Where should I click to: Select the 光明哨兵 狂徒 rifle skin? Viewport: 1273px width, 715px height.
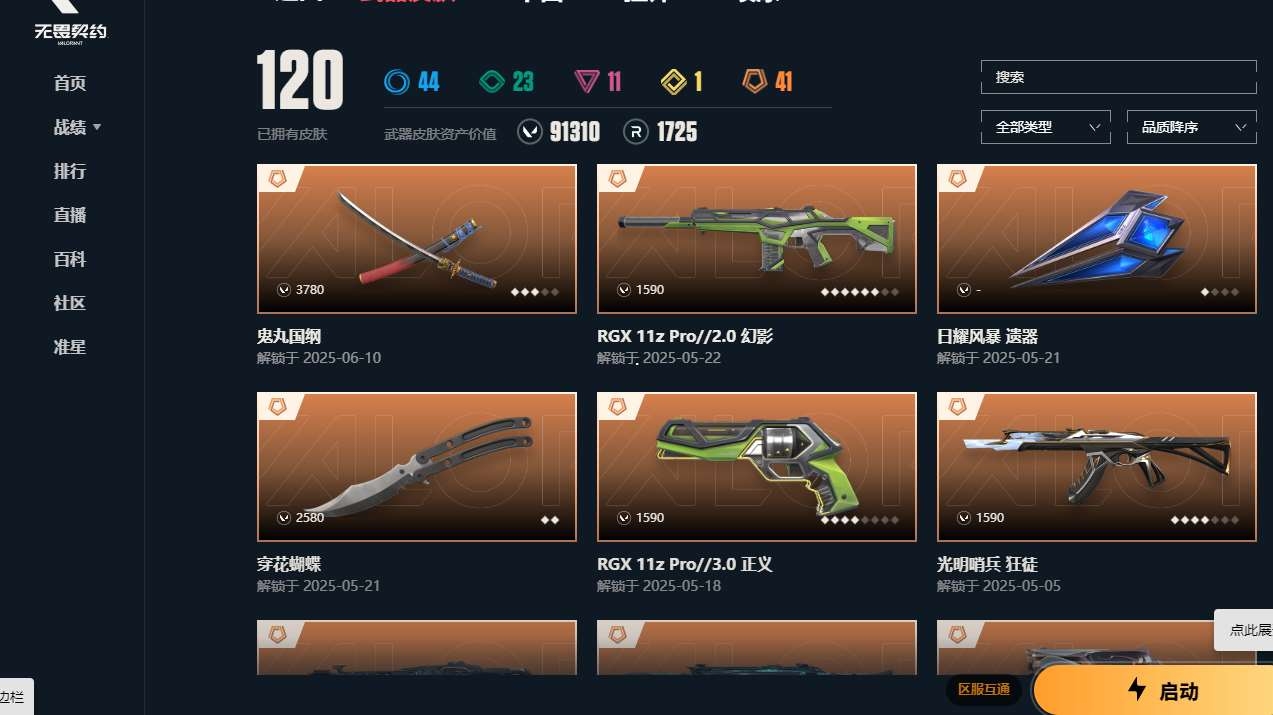coord(1096,467)
